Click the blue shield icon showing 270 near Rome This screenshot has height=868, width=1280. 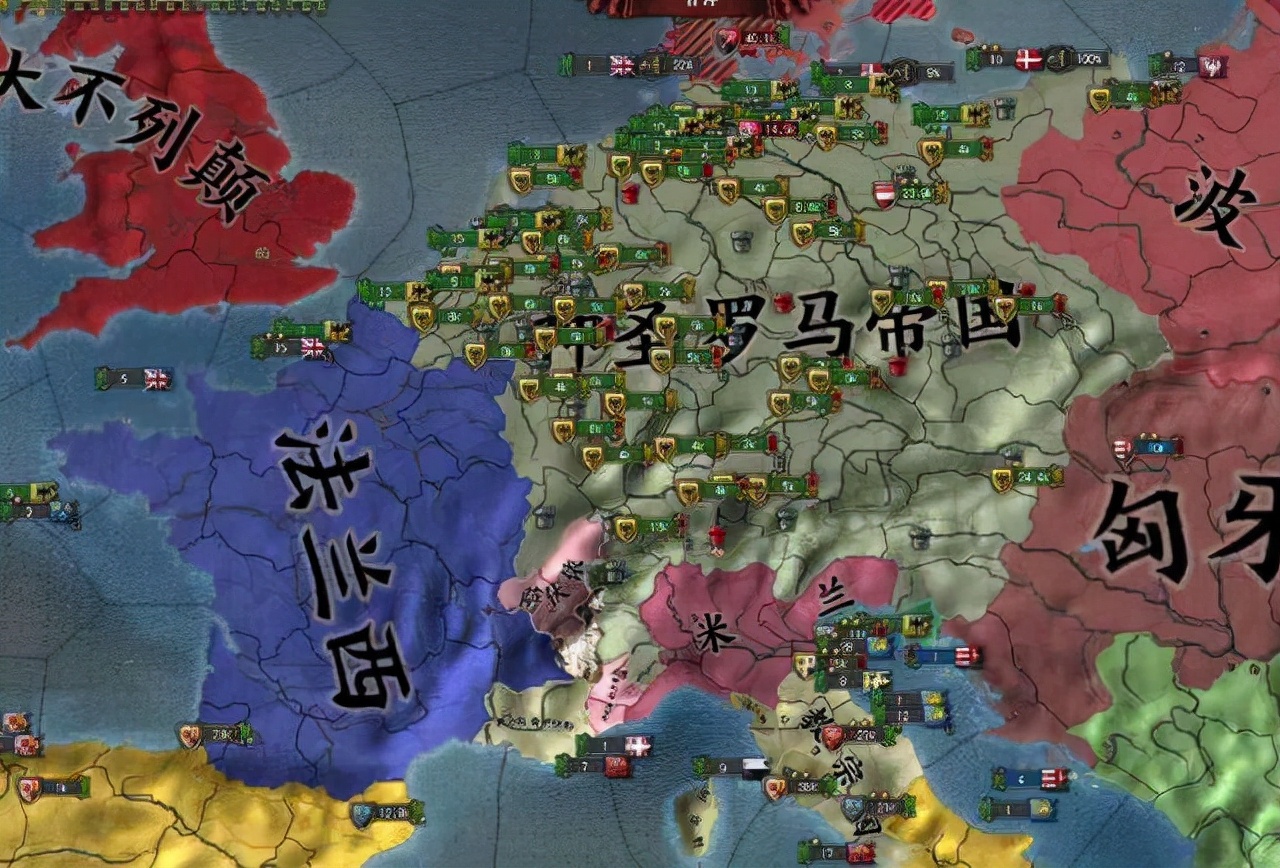coord(851,805)
